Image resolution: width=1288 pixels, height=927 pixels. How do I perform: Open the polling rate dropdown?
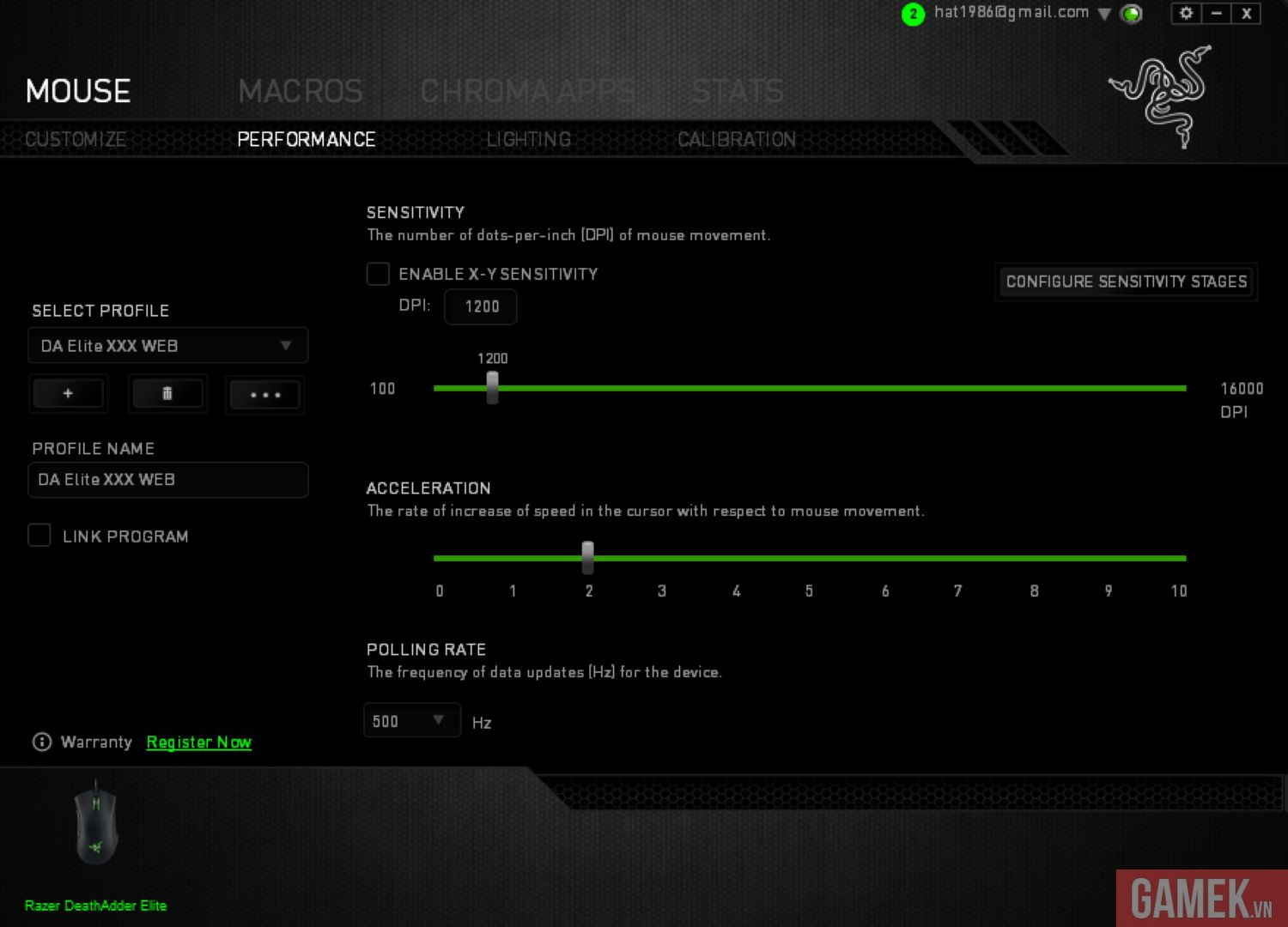411,721
